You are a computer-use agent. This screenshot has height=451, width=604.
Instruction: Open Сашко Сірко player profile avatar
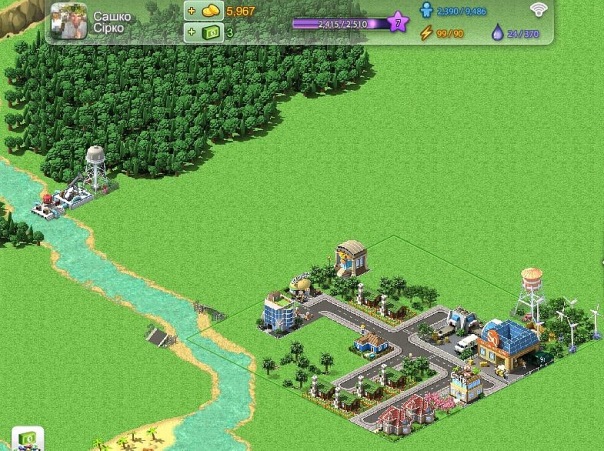68,21
